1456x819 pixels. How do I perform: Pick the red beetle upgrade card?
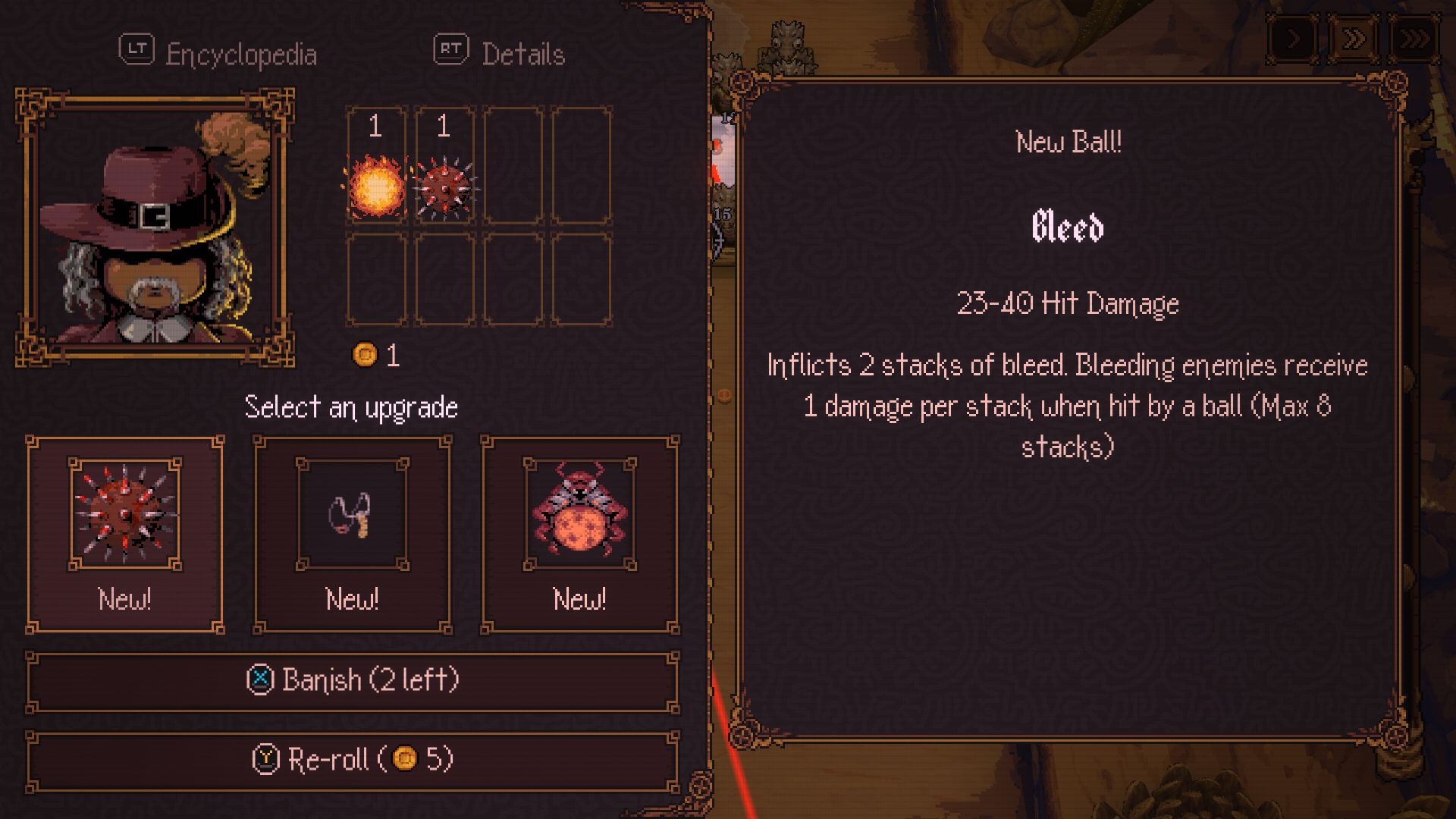point(580,534)
